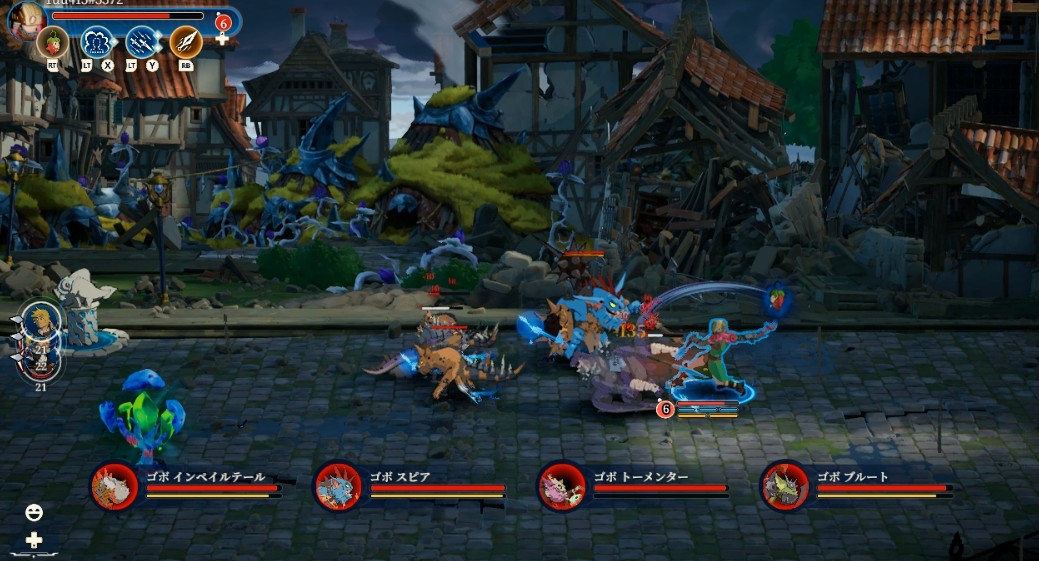The image size is (1039, 561).
Task: Activate the raining daggers ability
Action: tap(141, 42)
